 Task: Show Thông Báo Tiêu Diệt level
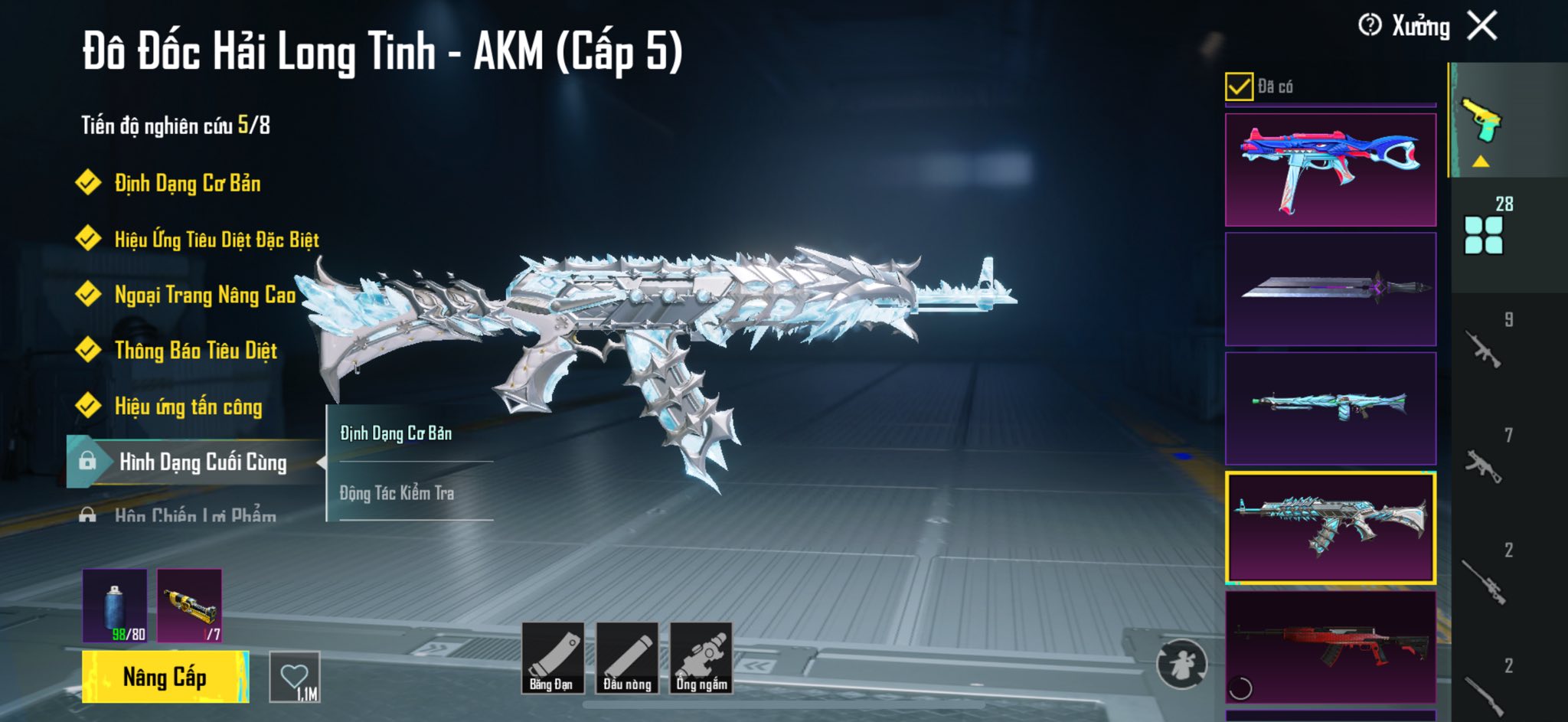coord(195,351)
